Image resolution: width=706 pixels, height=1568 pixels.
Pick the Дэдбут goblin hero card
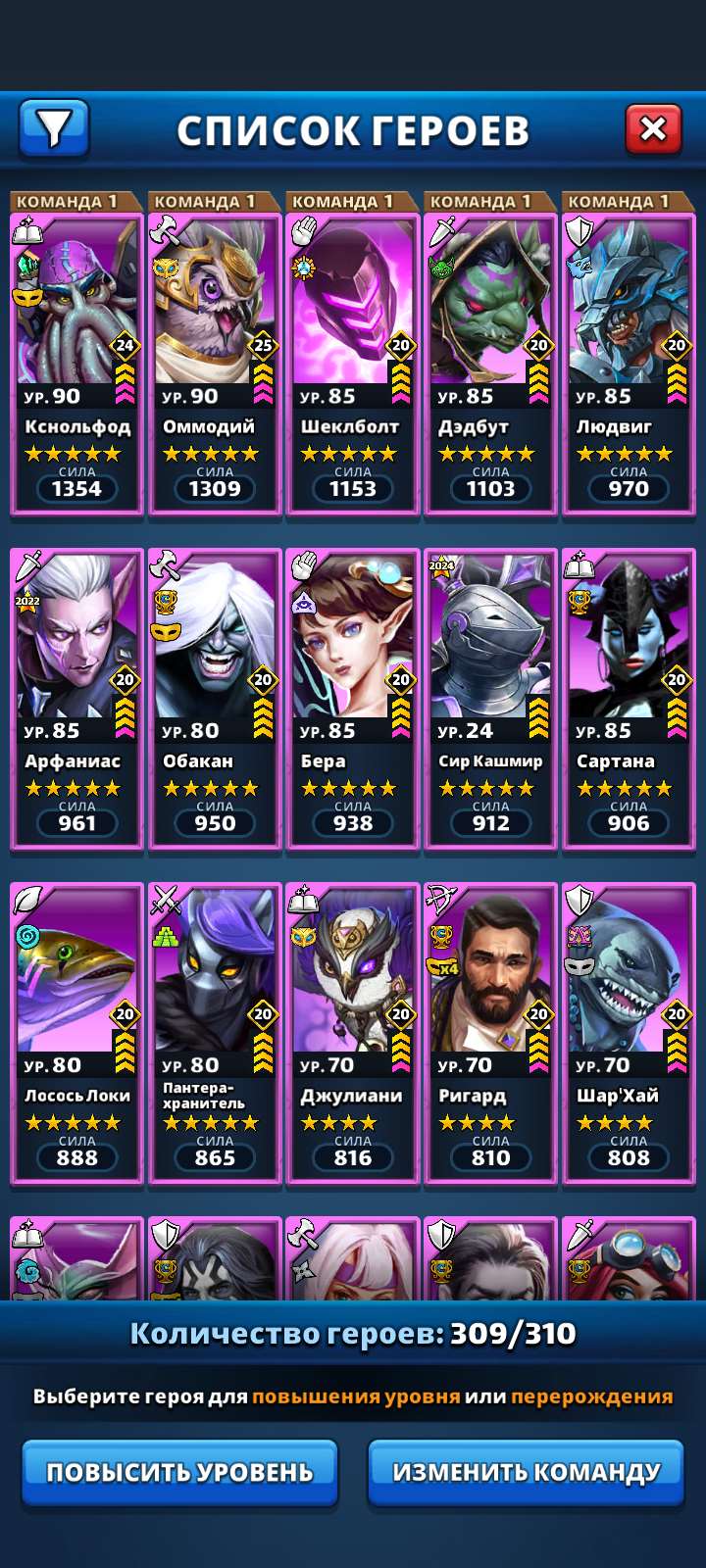point(490,363)
